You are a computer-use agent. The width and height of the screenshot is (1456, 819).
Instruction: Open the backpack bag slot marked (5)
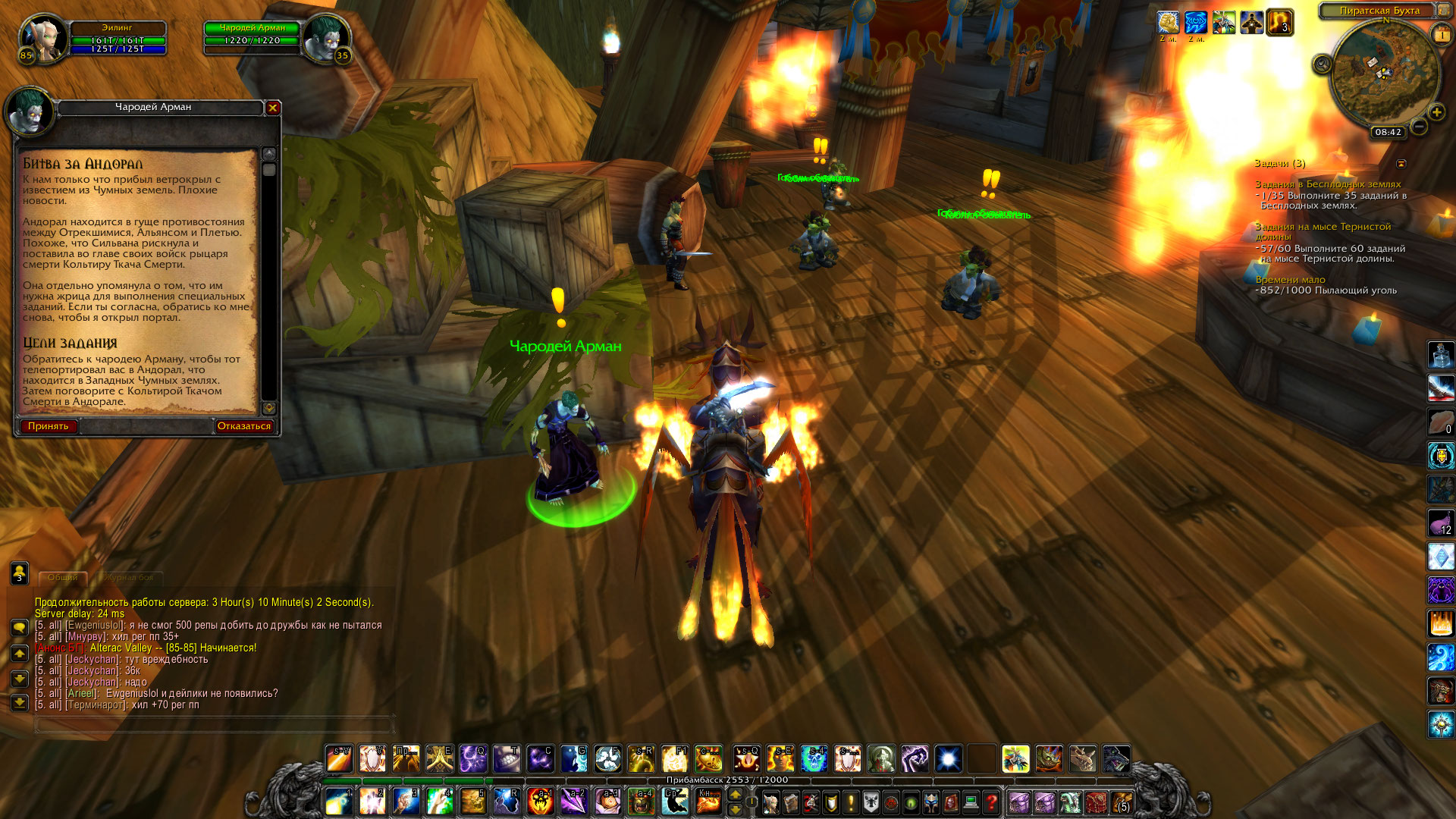pyautogui.click(x=1122, y=802)
